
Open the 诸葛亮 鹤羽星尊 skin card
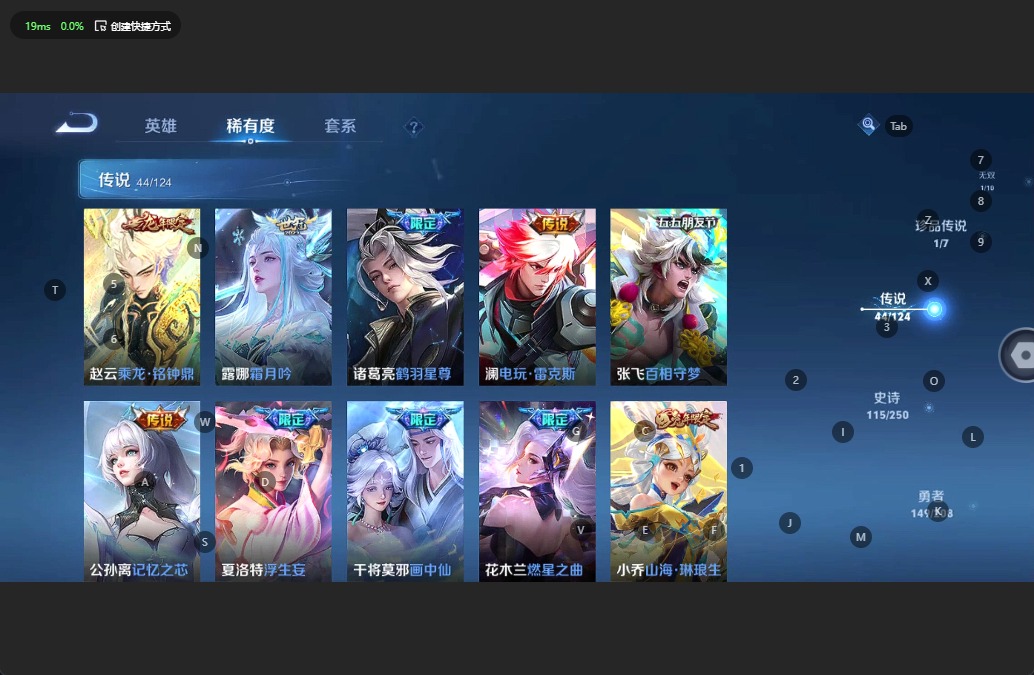(x=405, y=297)
